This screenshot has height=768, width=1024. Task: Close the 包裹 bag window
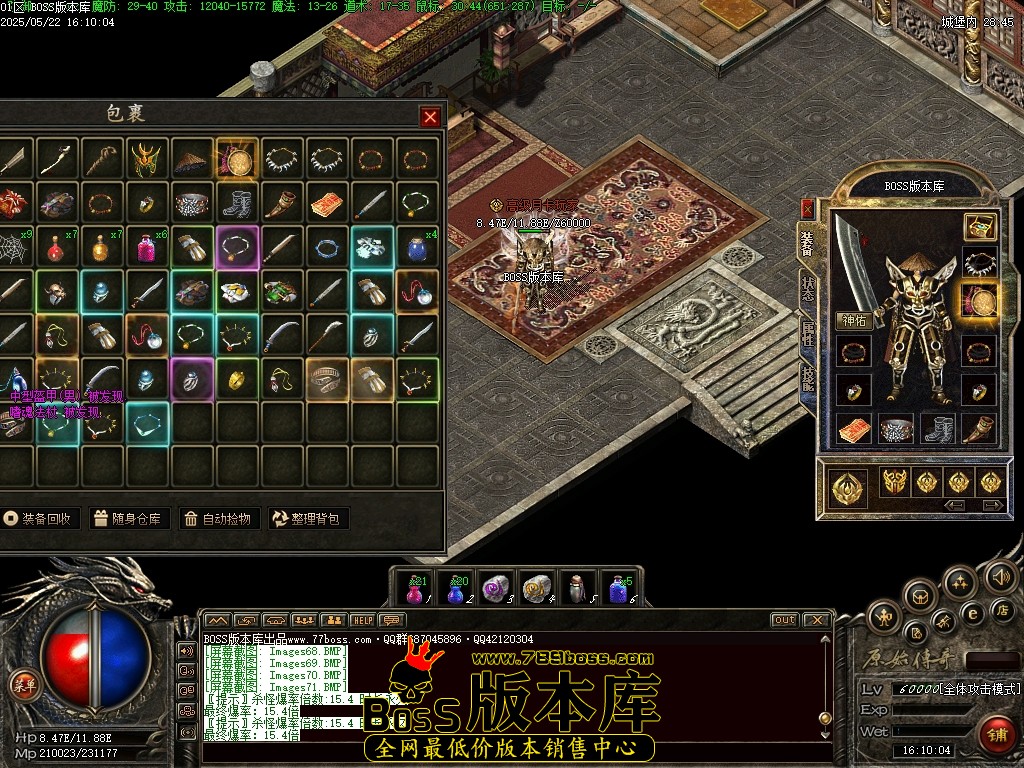430,117
